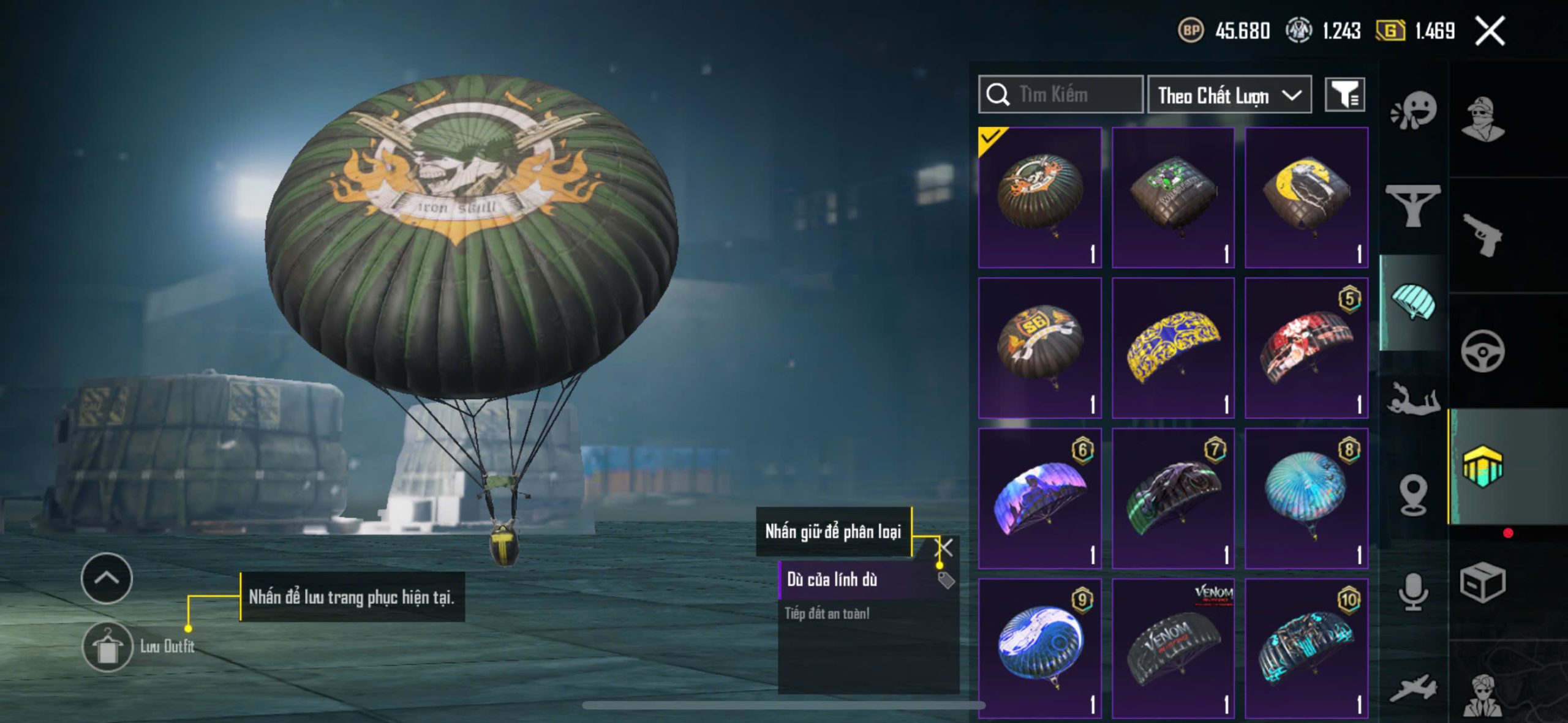The height and width of the screenshot is (723, 1568).
Task: Expand the round up-arrow button
Action: [x=107, y=578]
